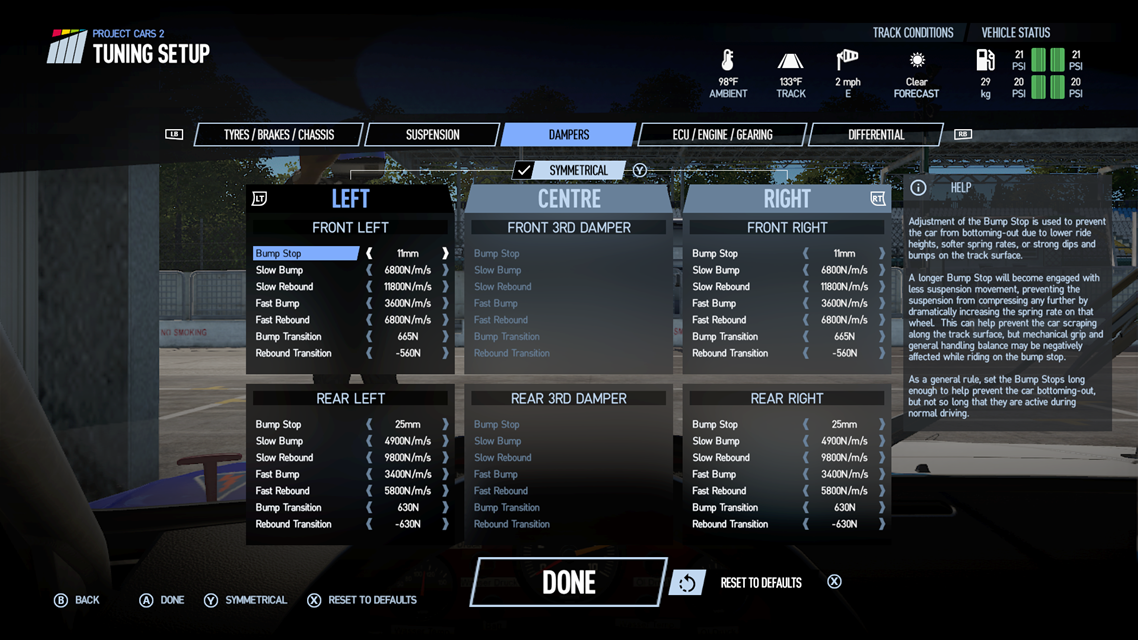
Task: Select the Dampers tab
Action: click(x=568, y=135)
